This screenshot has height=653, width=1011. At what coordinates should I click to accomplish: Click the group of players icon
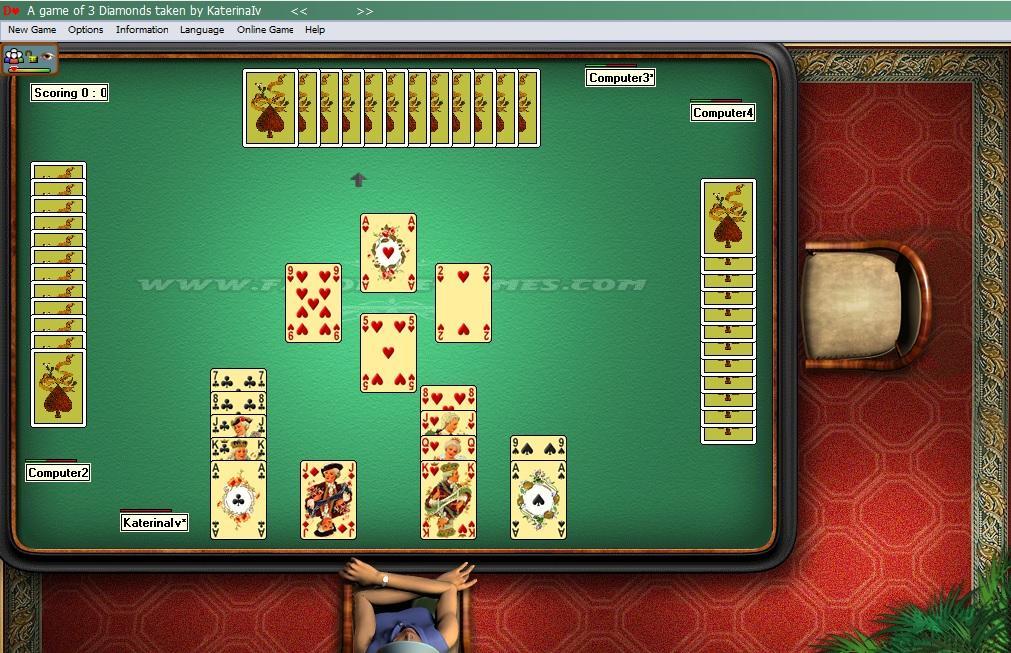14,57
